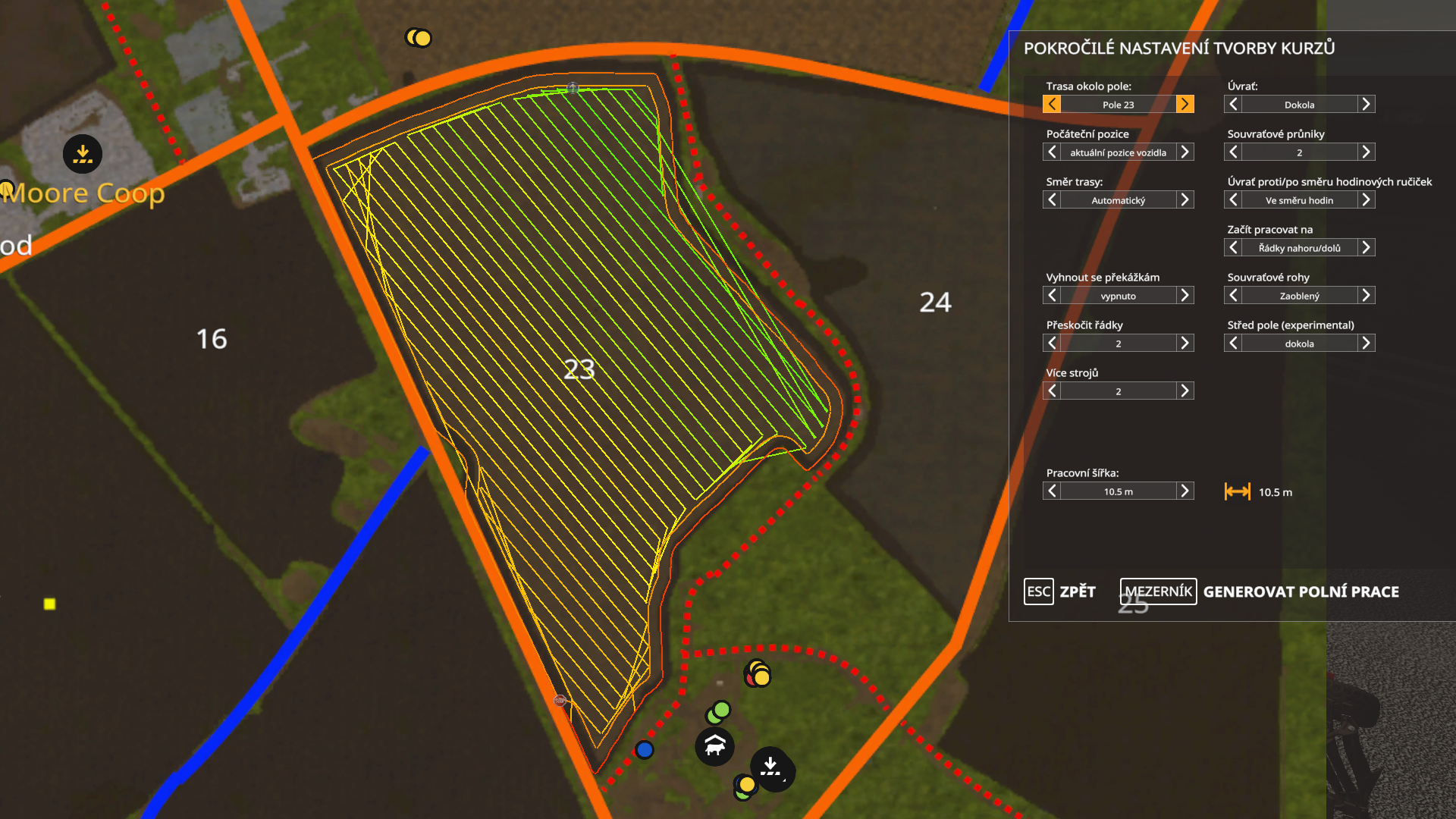1456x819 pixels.
Task: Click the unload arrow icon near the animal pen
Action: pyautogui.click(x=772, y=769)
